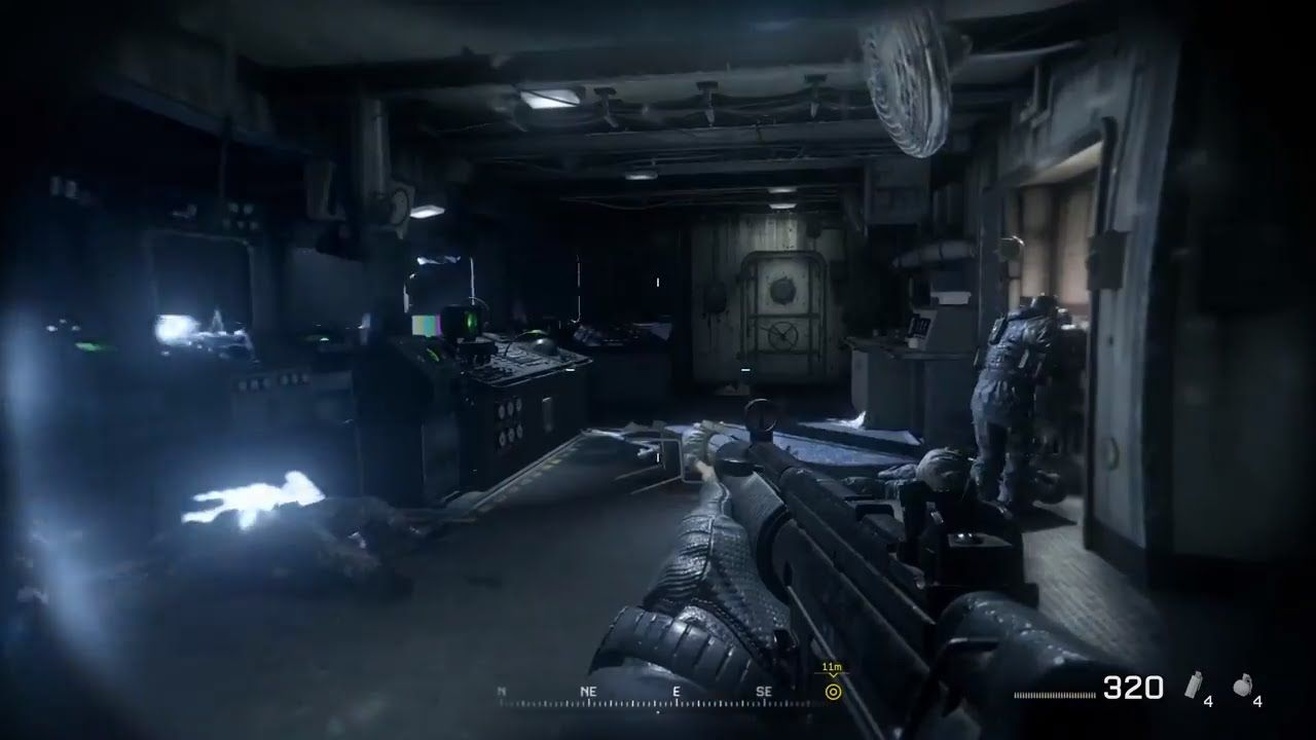Viewport: 1316px width, 740px height.
Task: Click the circular ceiling fan vent
Action: [905, 85]
